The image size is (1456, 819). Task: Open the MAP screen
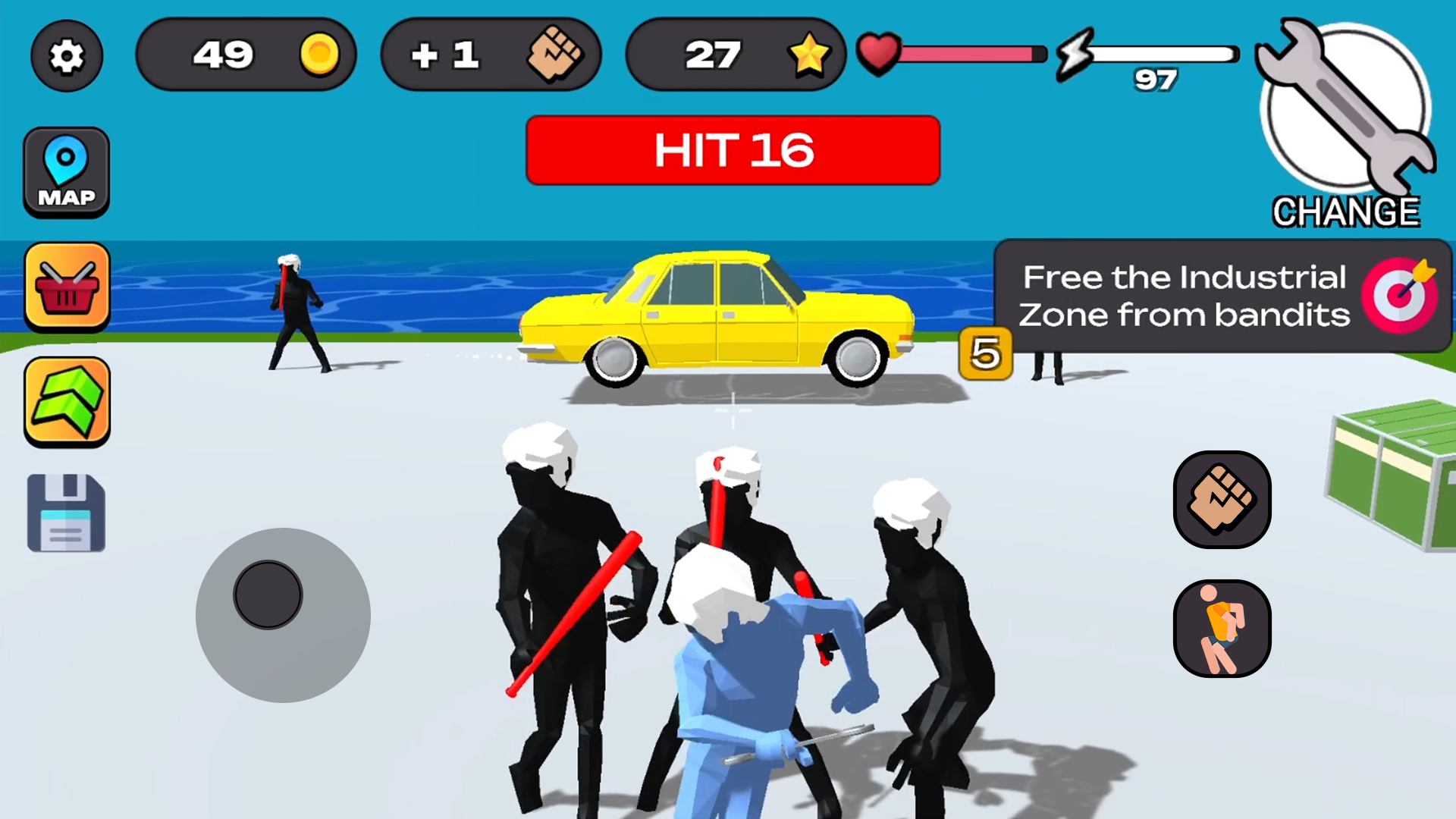tap(67, 172)
